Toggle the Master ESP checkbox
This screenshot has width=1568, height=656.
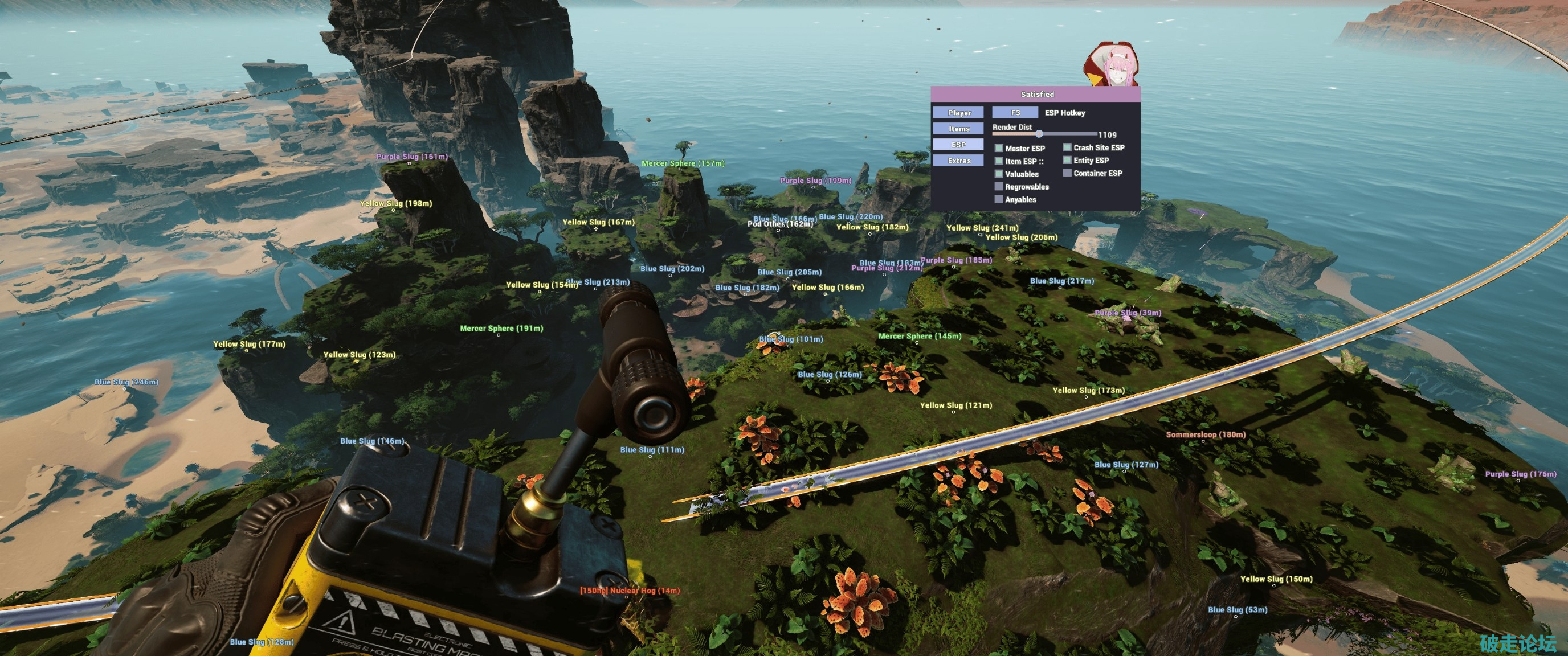click(999, 148)
